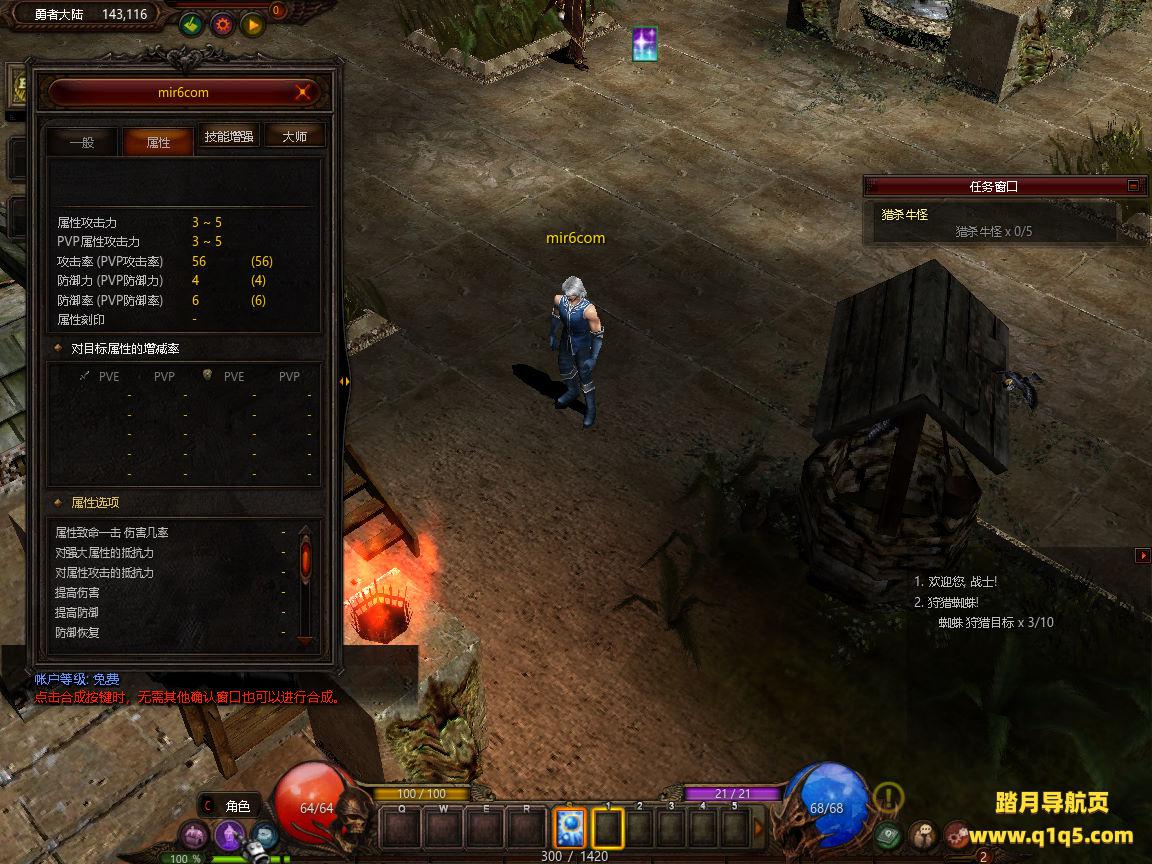This screenshot has height=864, width=1152.
Task: Click the orange gear settings icon
Action: tap(222, 25)
